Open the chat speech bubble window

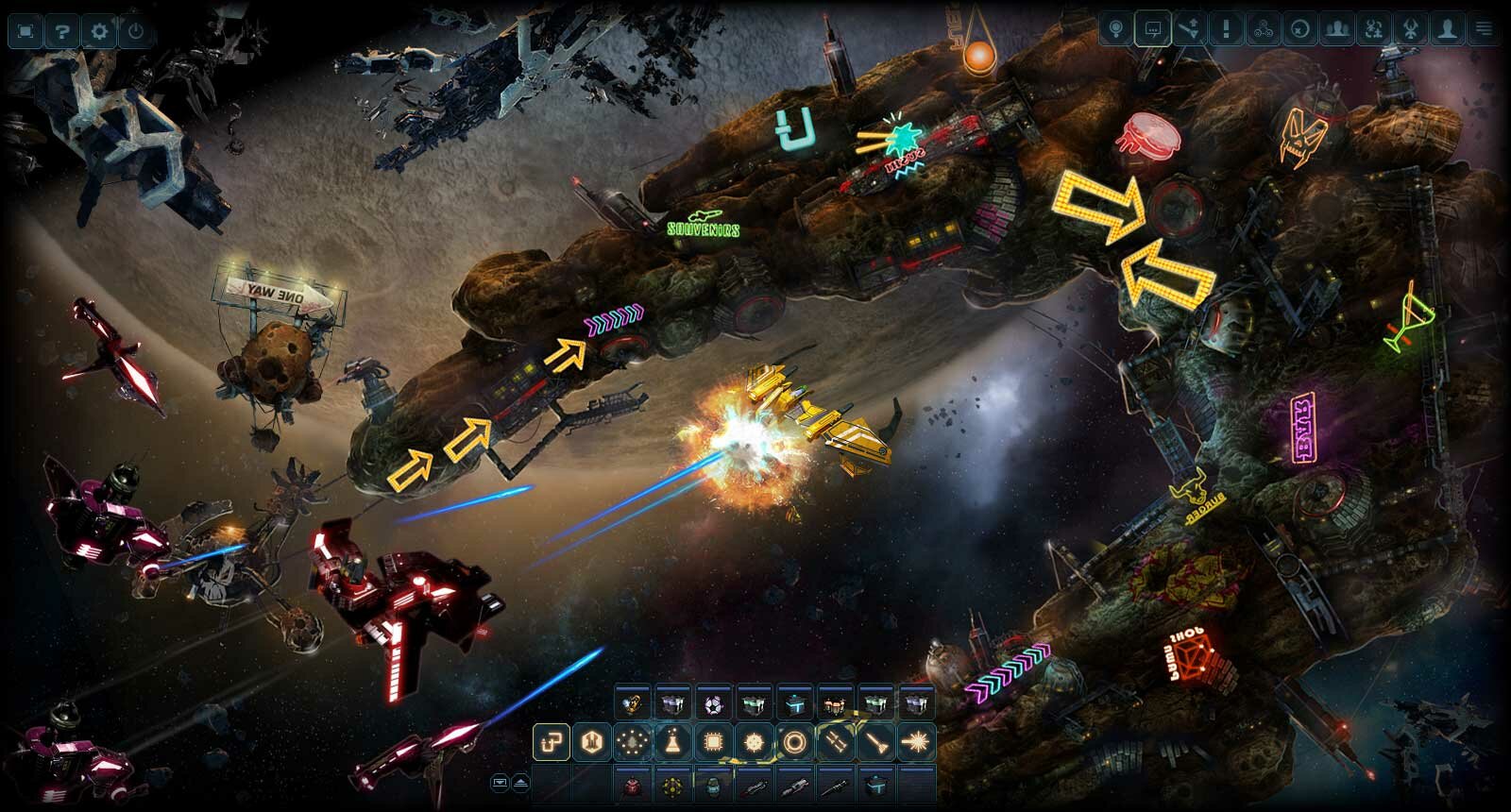pyautogui.click(x=1152, y=29)
